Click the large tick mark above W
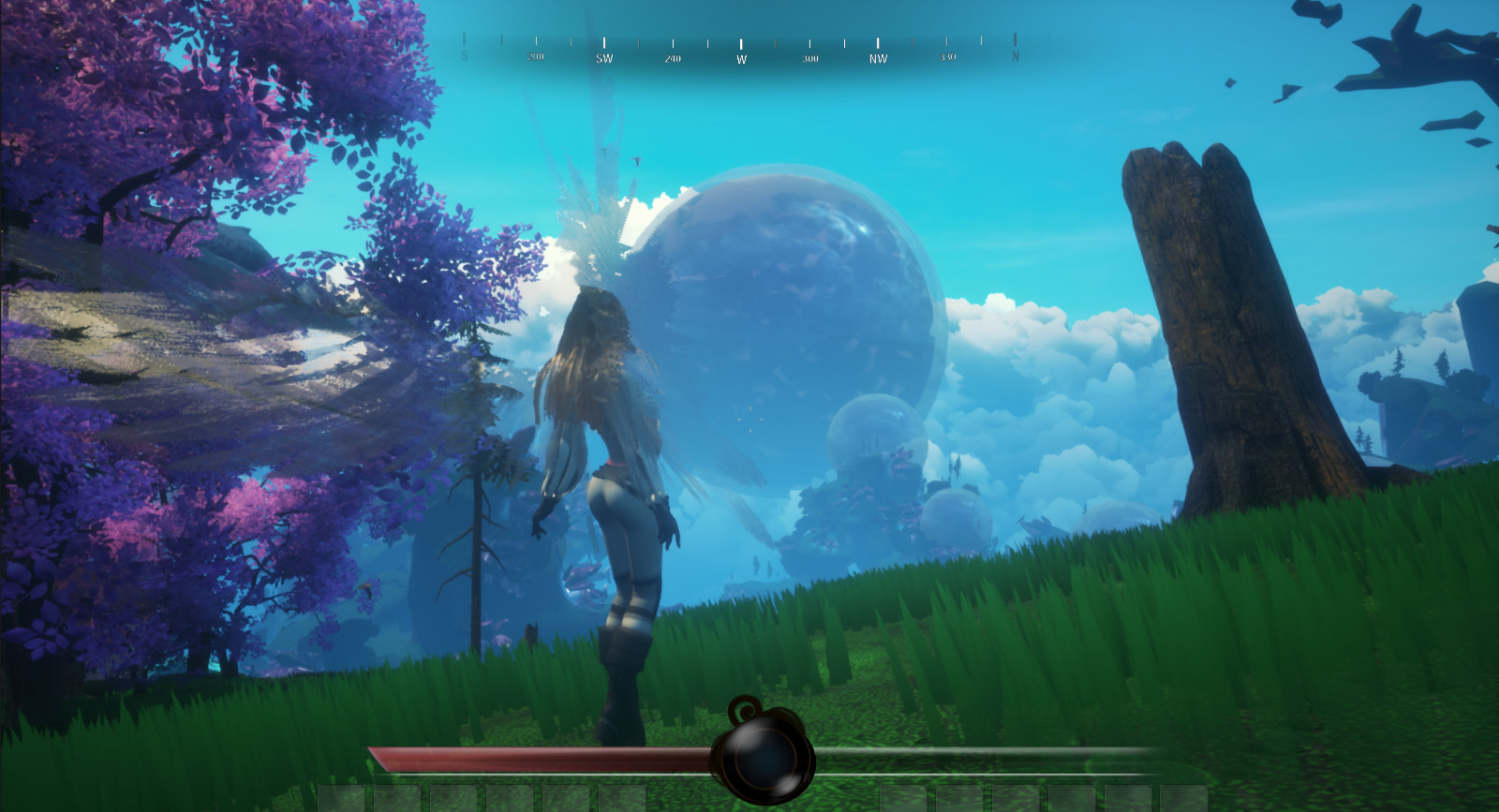This screenshot has height=812, width=1499. point(741,42)
